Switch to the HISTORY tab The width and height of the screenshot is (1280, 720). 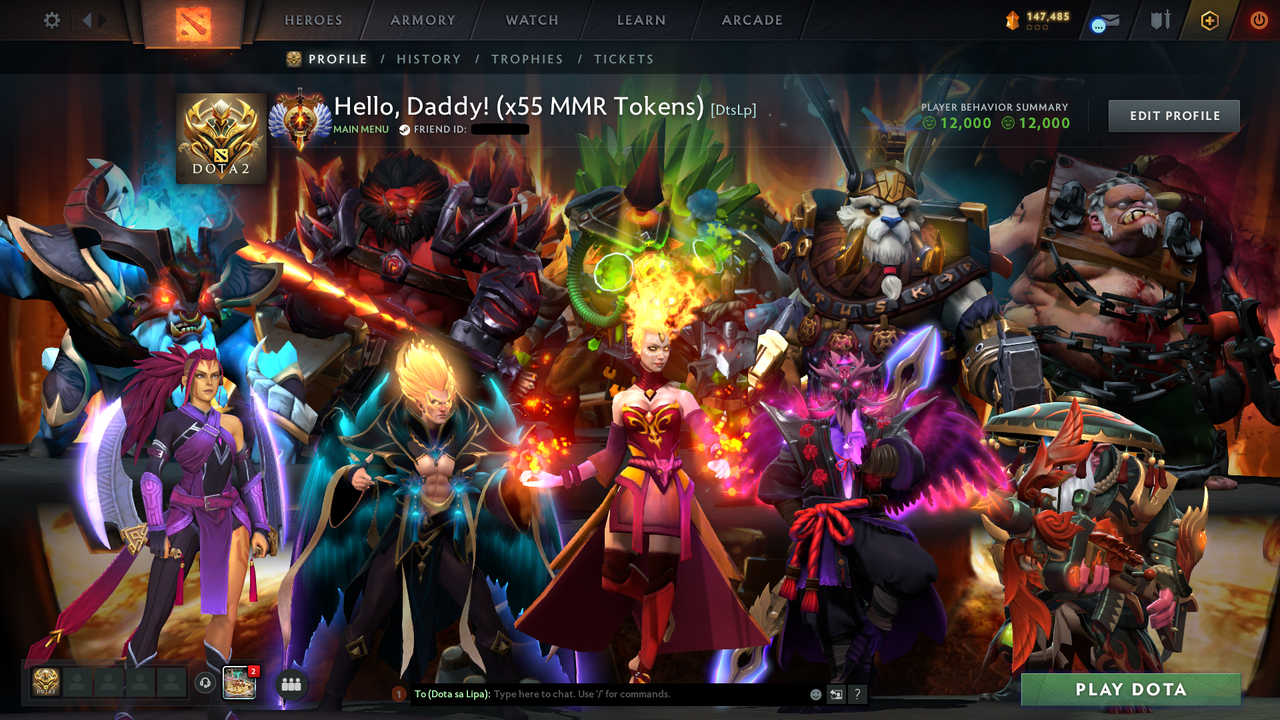click(428, 59)
